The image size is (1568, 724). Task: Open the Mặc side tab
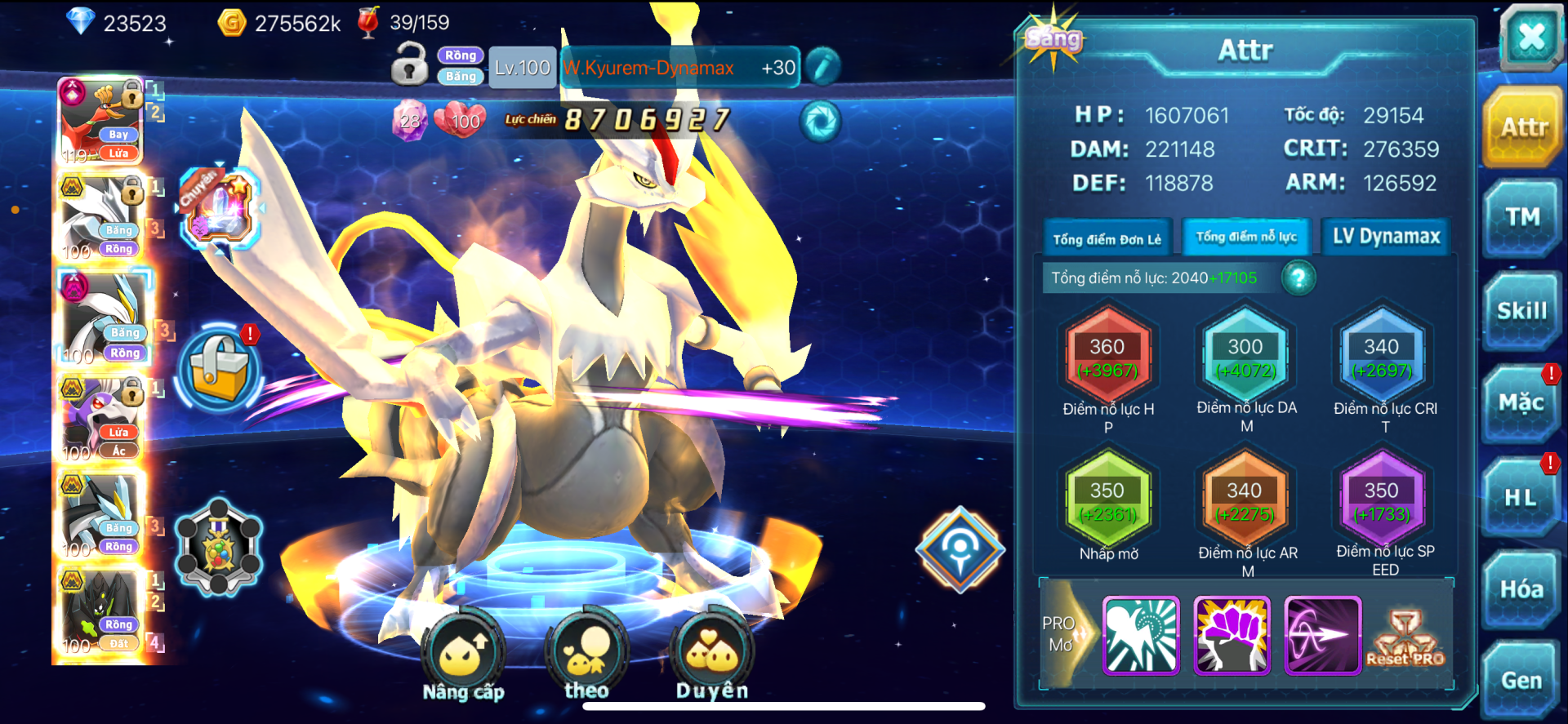click(x=1521, y=403)
